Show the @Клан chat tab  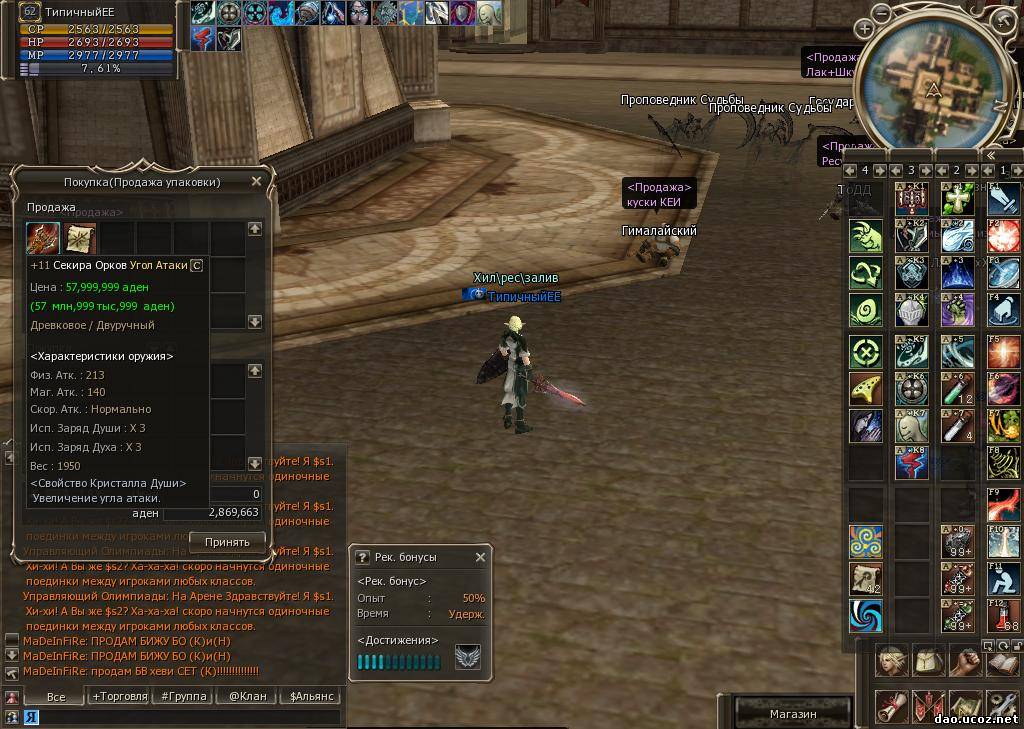click(247, 696)
